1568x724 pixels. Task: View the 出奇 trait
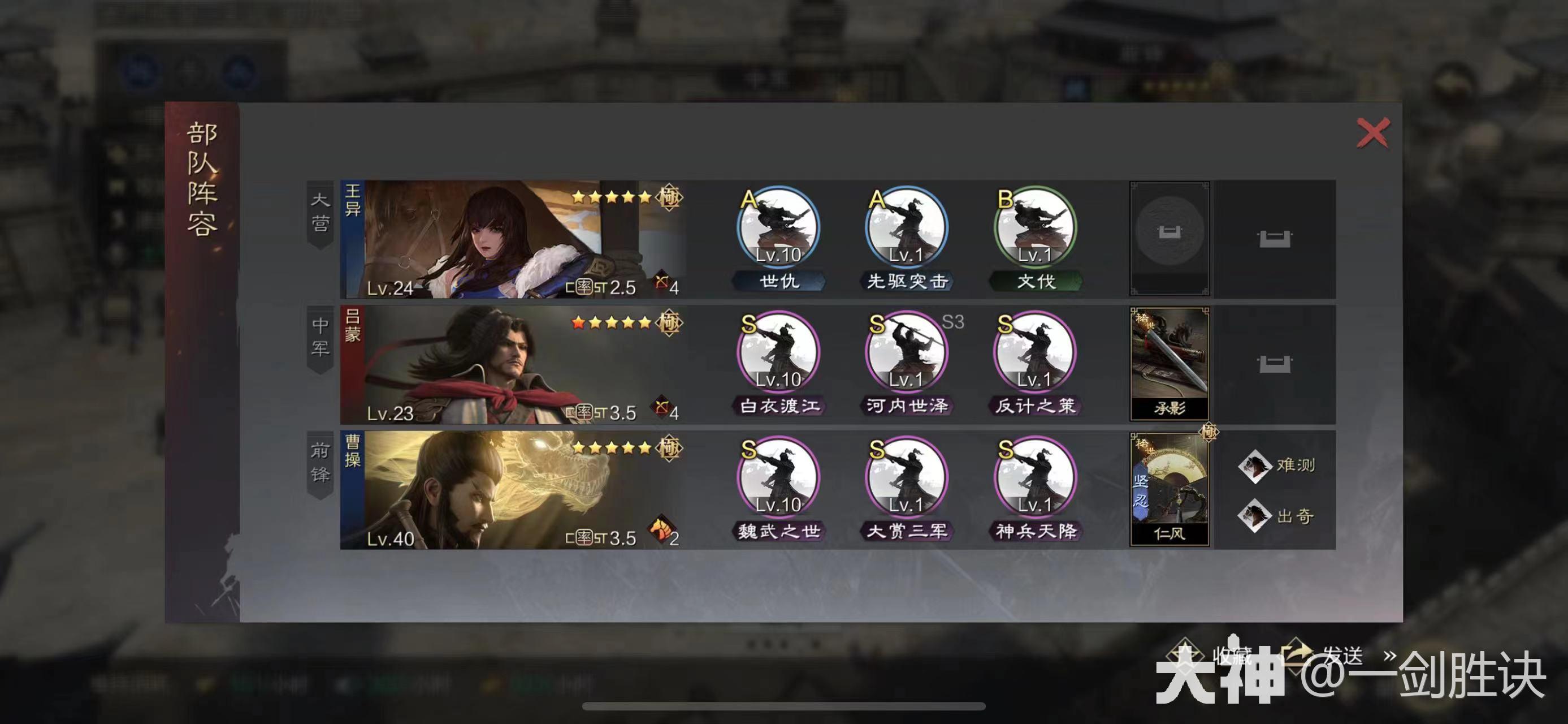pos(1277,516)
